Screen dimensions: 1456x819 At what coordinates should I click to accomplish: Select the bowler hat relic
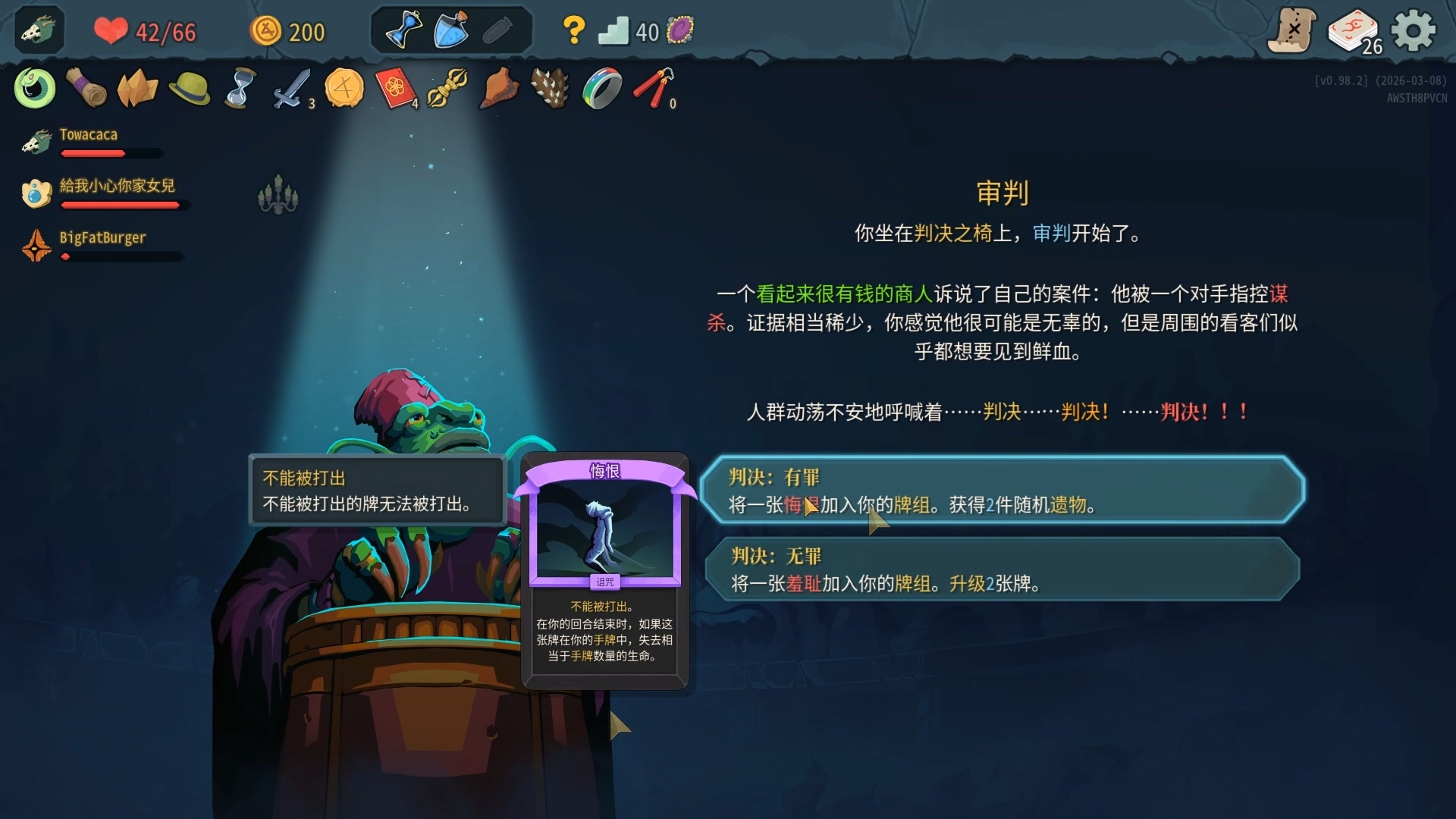[x=189, y=88]
